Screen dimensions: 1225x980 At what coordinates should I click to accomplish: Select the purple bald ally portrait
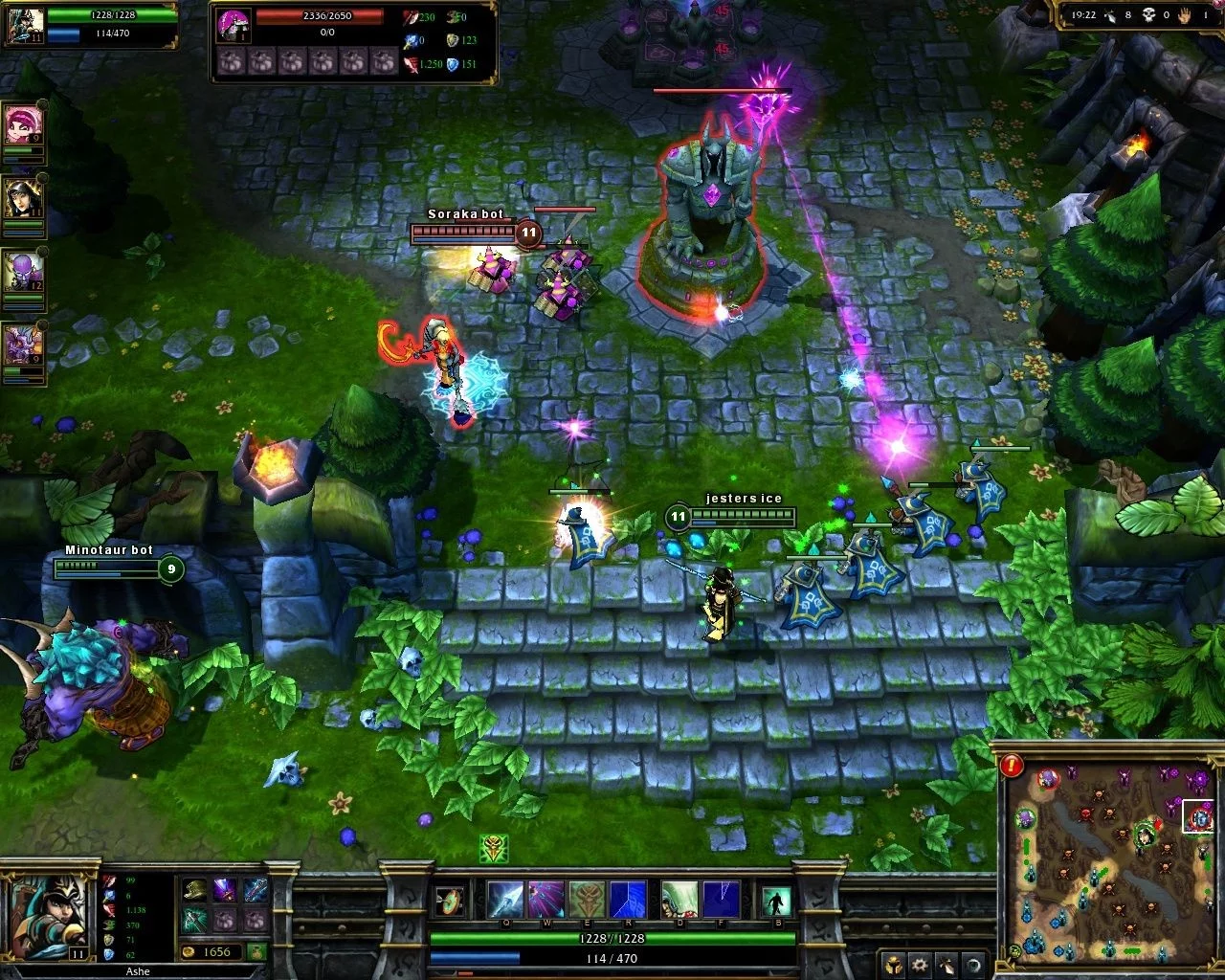[x=21, y=271]
